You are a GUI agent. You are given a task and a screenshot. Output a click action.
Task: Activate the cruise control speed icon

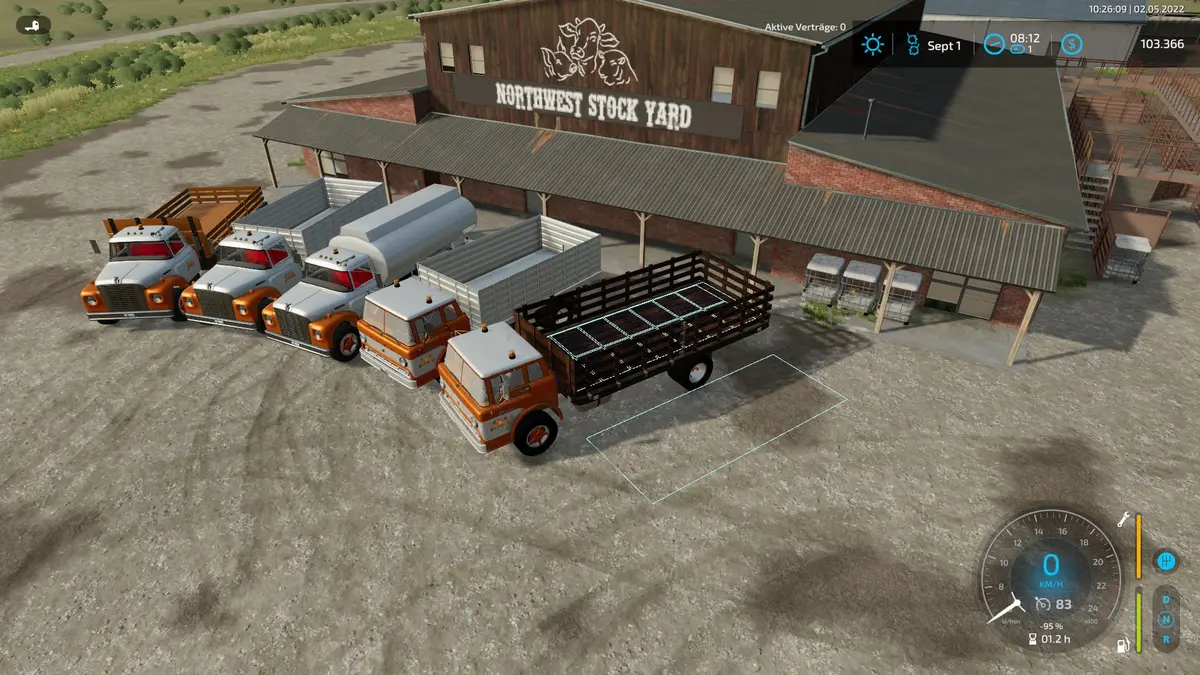1042,603
